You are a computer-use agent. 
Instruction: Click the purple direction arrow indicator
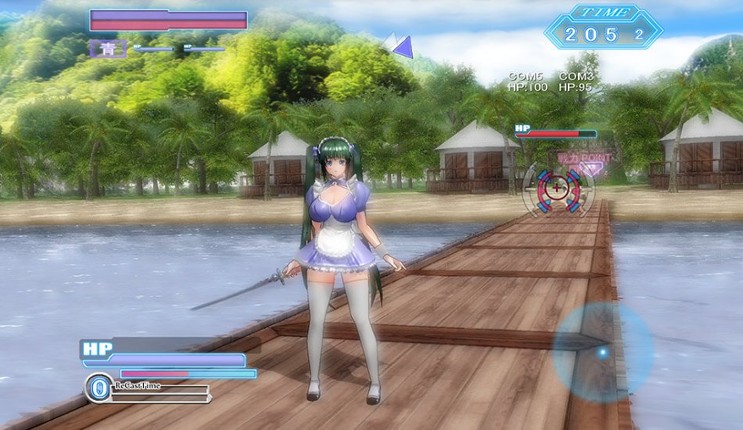(400, 45)
